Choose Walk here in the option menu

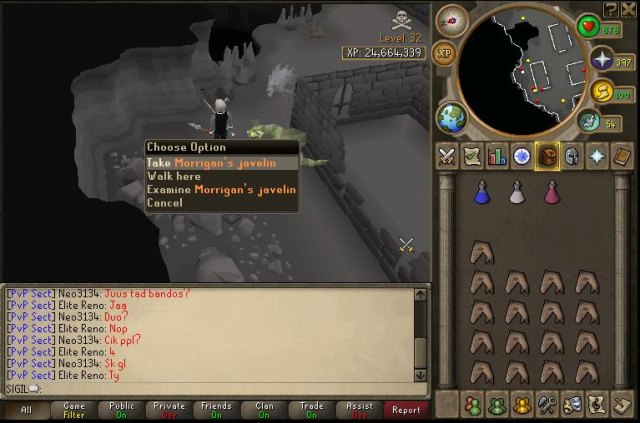pyautogui.click(x=174, y=176)
